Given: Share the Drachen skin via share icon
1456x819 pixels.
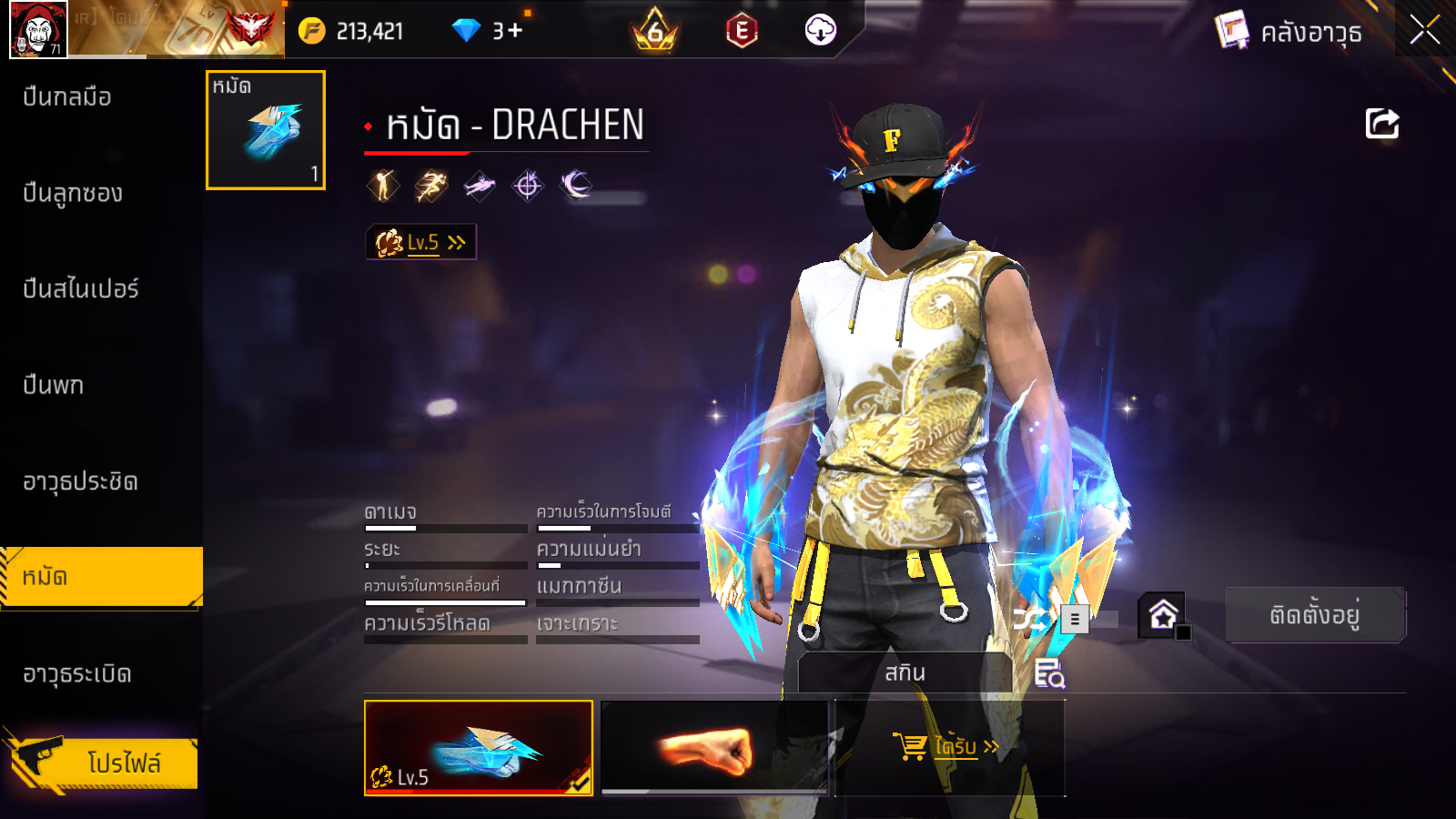Looking at the screenshot, I should pyautogui.click(x=1381, y=124).
